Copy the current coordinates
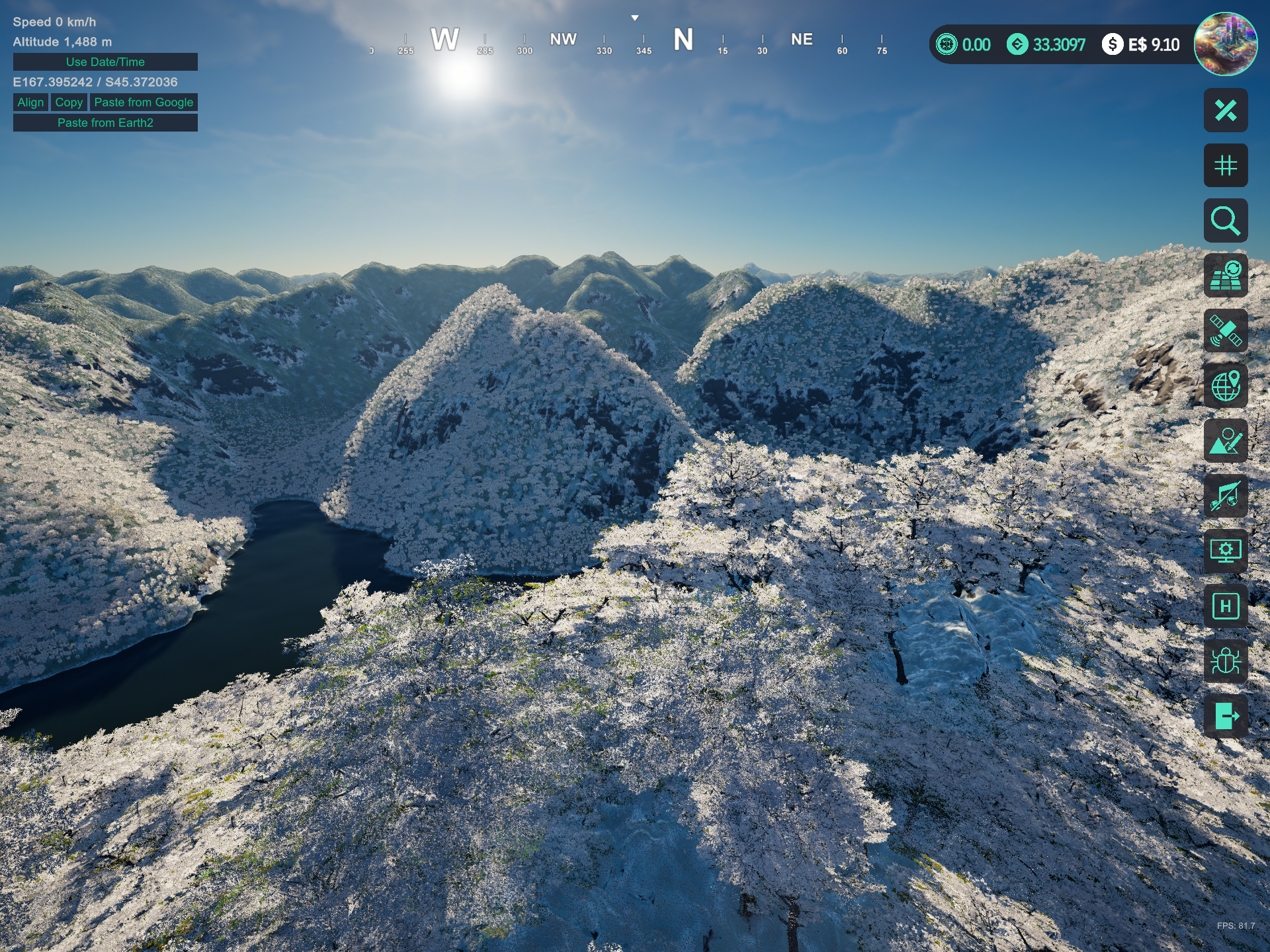This screenshot has width=1270, height=952. pos(69,102)
